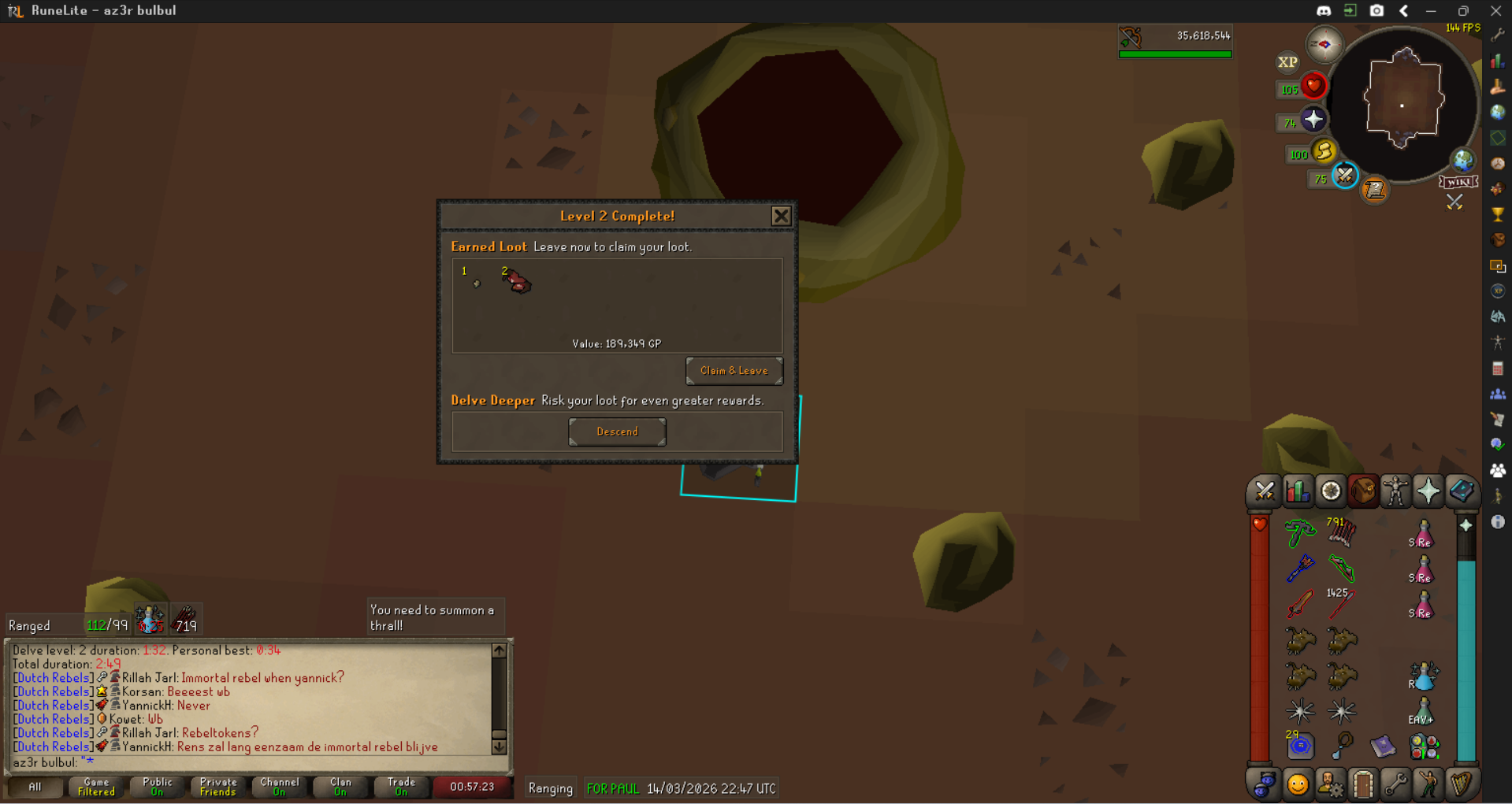Claim loot with Claim & Leave

(x=734, y=371)
